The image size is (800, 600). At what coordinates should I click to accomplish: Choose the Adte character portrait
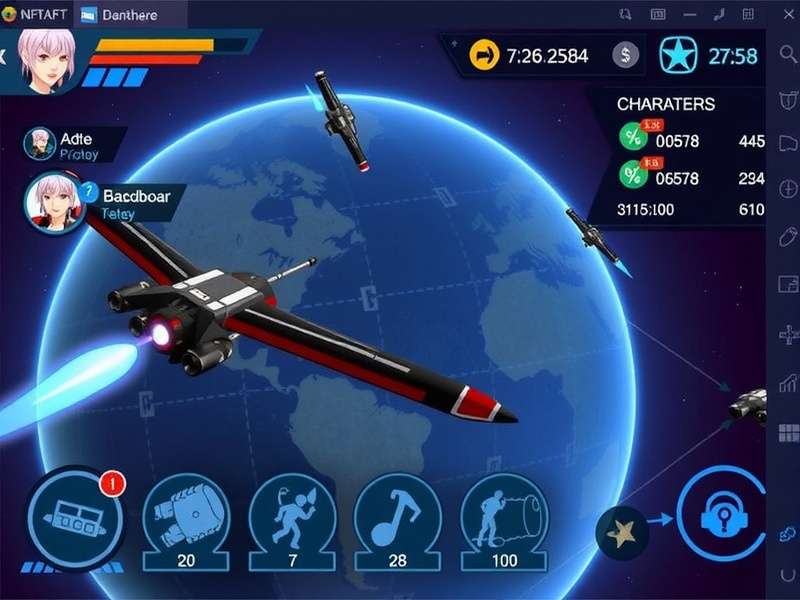pyautogui.click(x=39, y=144)
